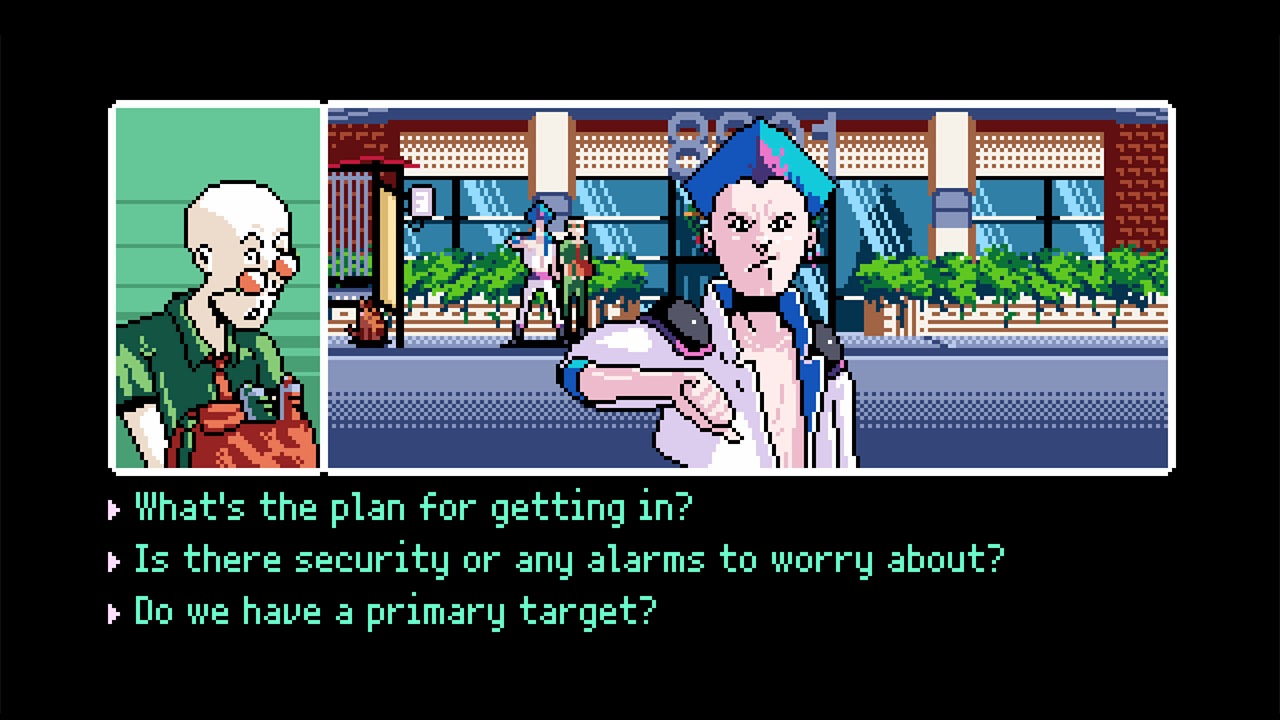Click the arrow marker beside the target question
Image resolution: width=1280 pixels, height=720 pixels.
pos(113,612)
